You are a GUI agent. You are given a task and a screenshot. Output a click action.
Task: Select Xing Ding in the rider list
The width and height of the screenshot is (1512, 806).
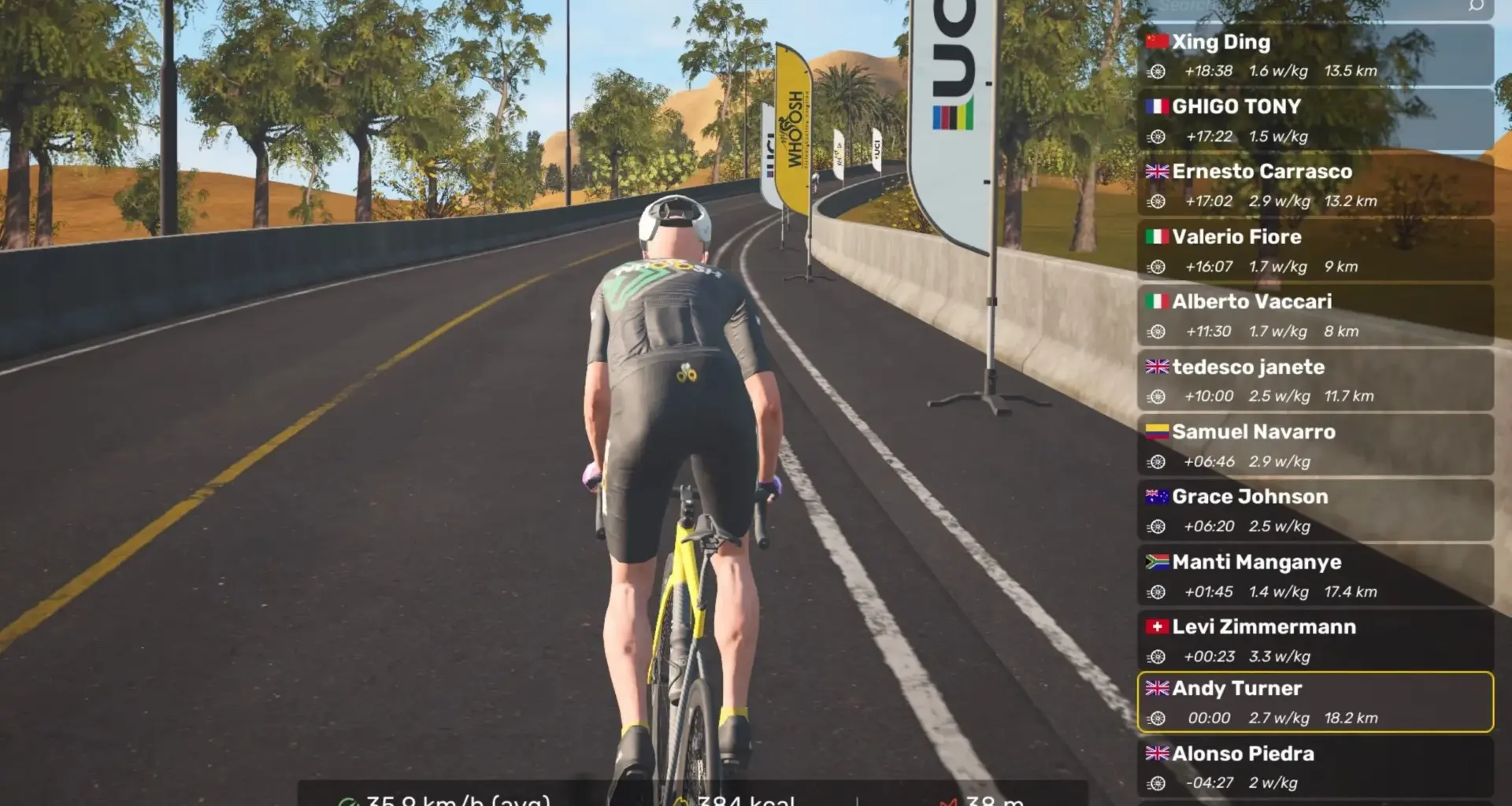[1315, 55]
